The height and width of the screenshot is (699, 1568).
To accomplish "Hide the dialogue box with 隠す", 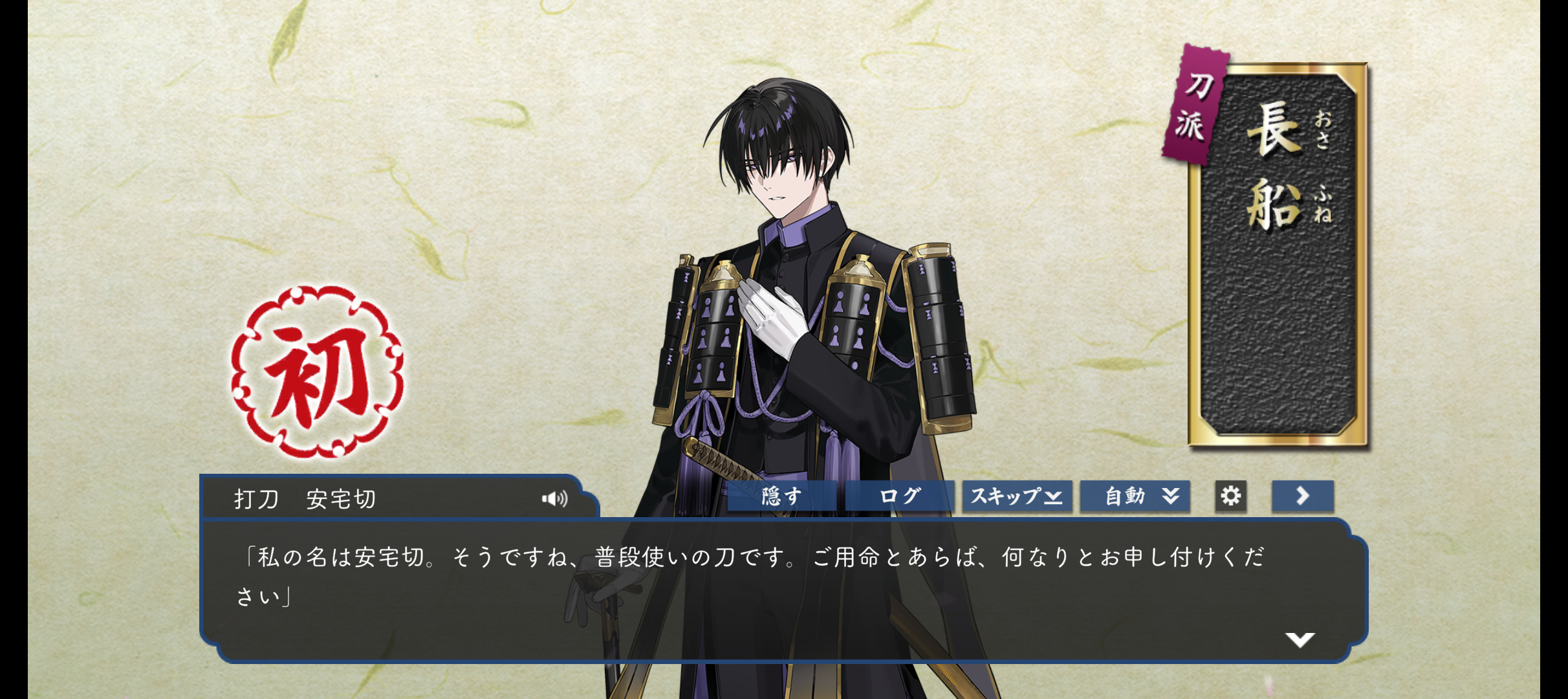I will point(781,496).
